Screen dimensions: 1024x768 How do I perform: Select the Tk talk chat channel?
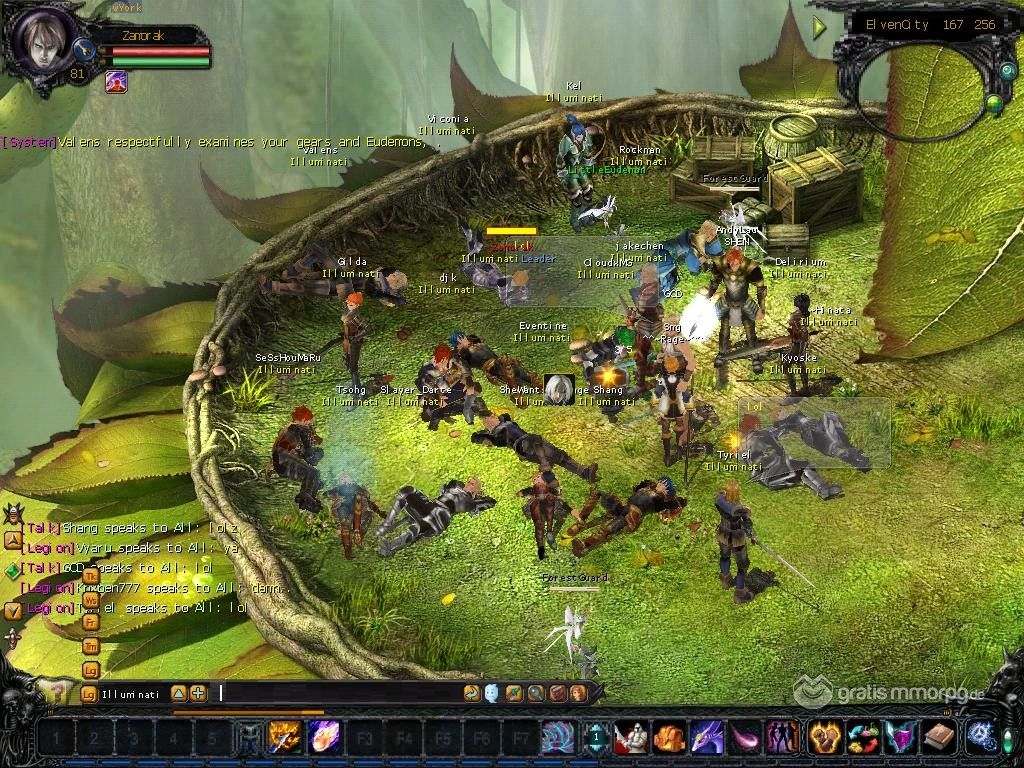click(90, 576)
